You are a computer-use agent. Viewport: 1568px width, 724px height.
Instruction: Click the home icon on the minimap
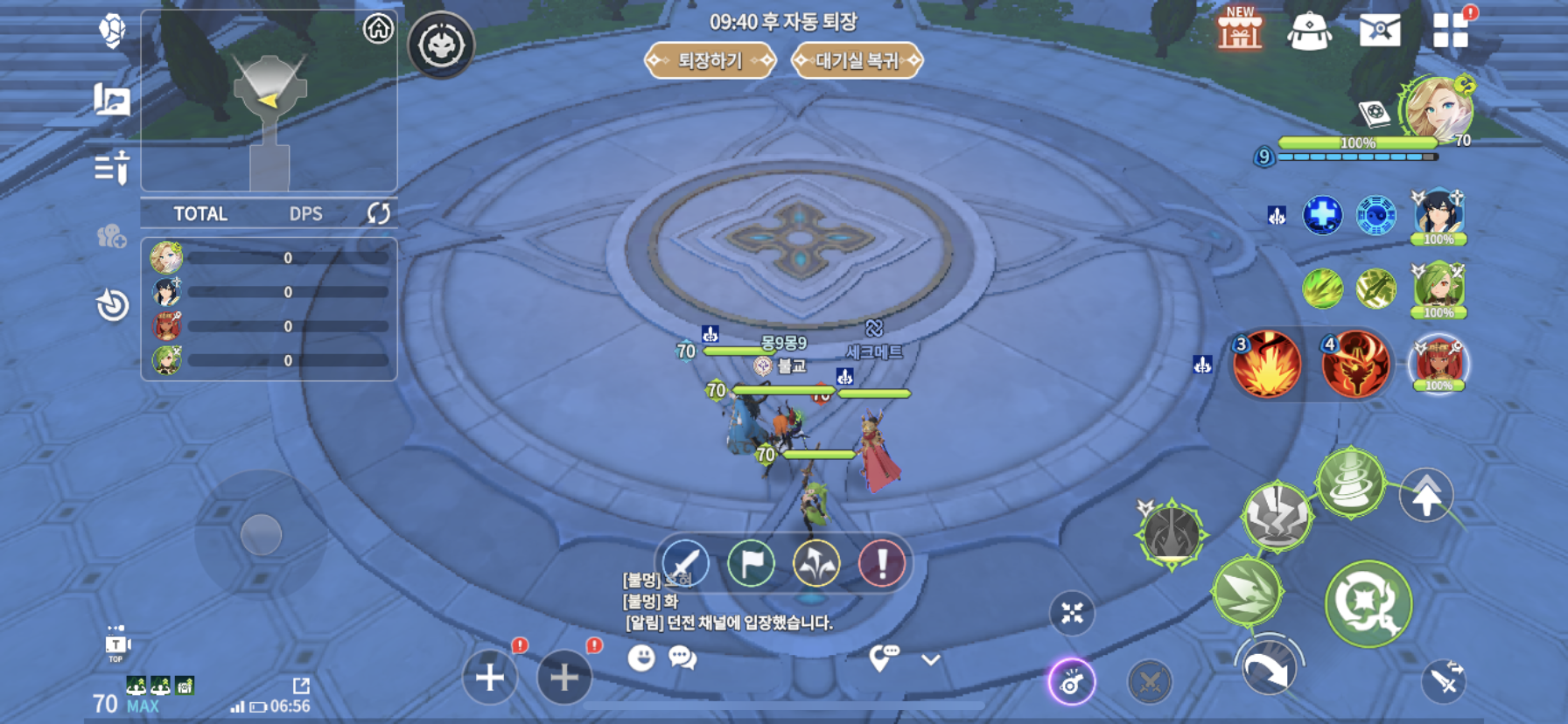(x=378, y=29)
